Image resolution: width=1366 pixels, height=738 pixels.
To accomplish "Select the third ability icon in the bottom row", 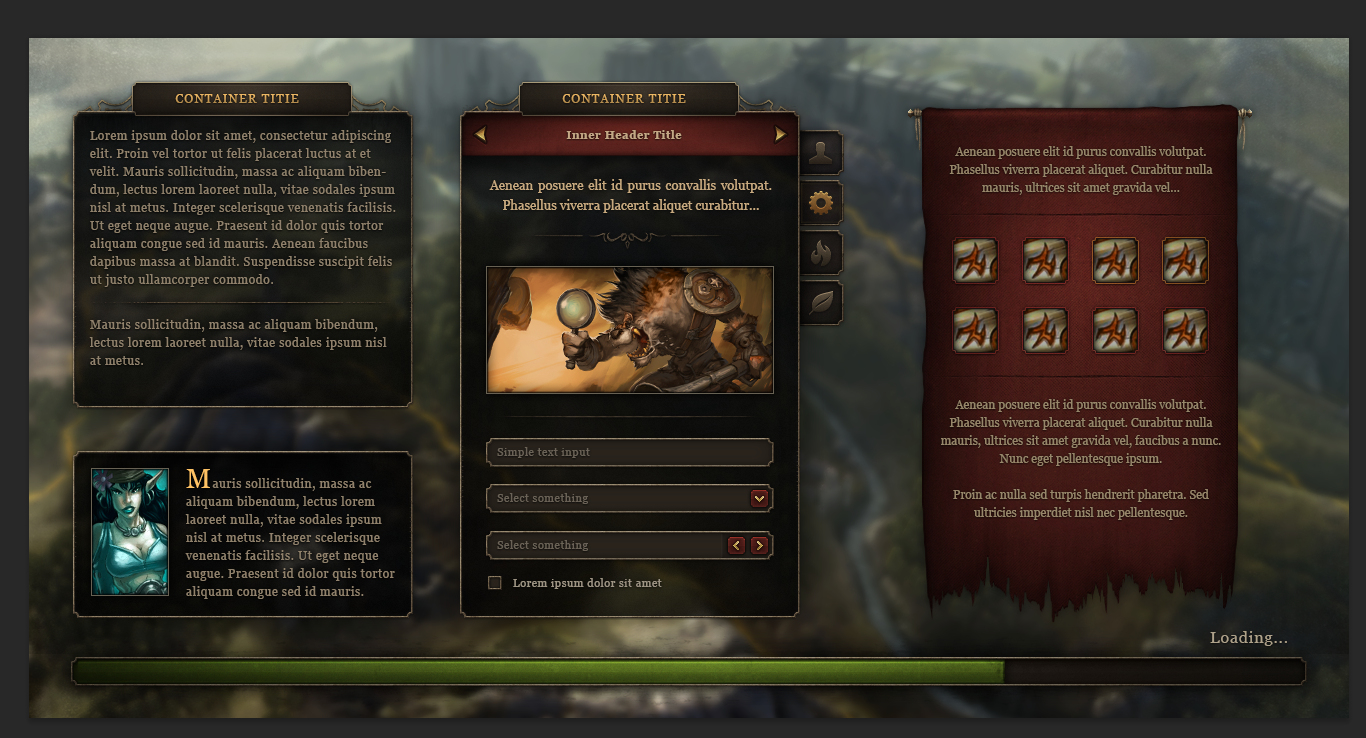I will tap(1115, 330).
